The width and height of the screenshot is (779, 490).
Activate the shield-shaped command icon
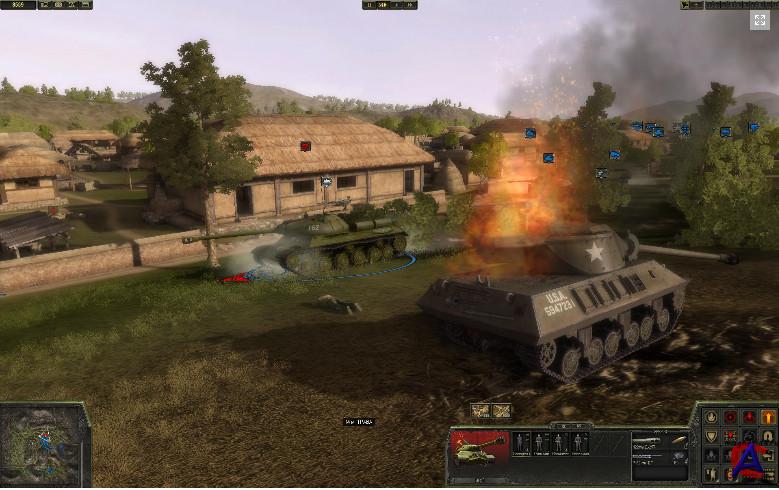[x=710, y=435]
